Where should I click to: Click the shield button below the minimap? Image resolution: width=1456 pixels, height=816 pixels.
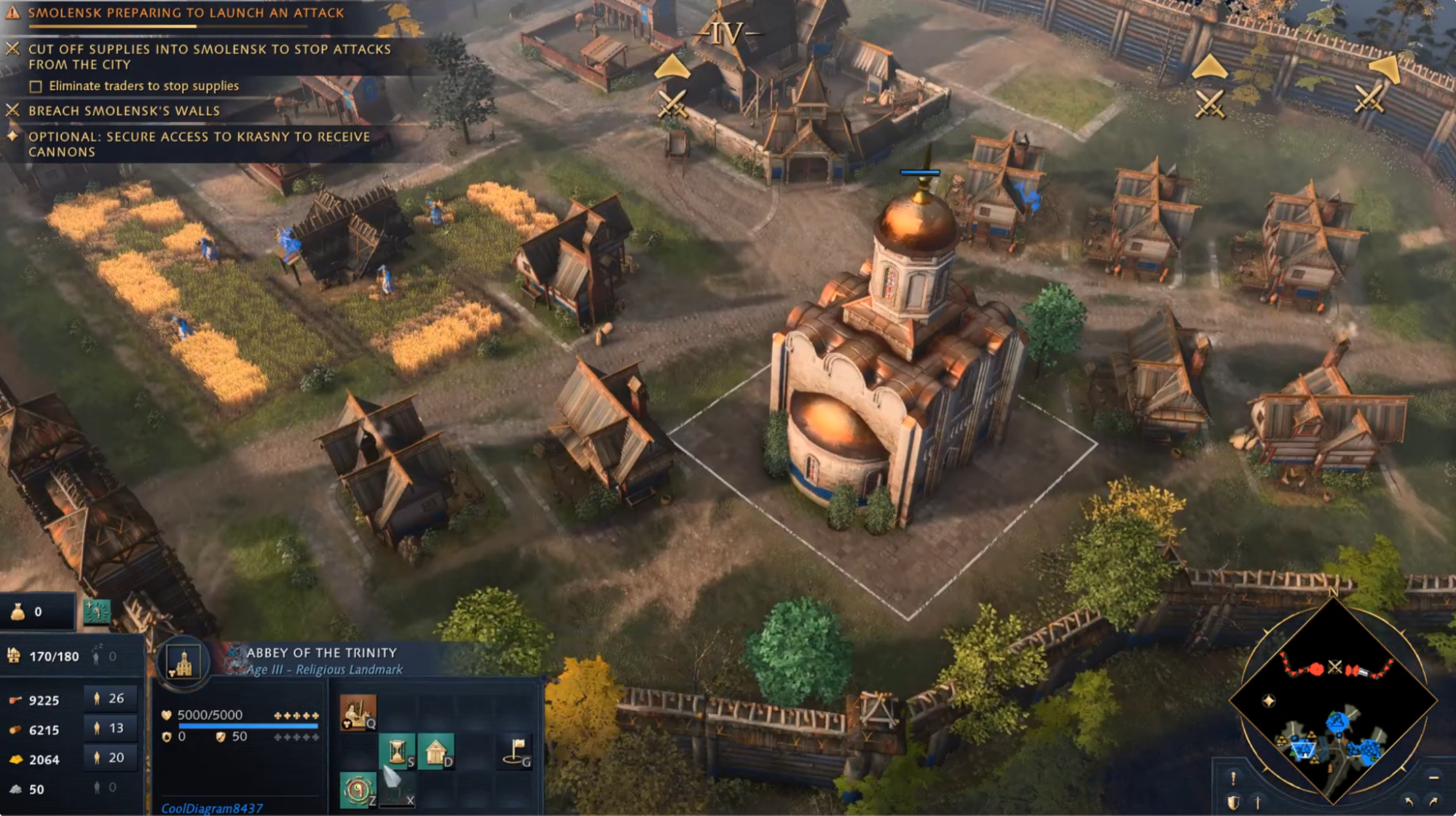click(x=1232, y=802)
